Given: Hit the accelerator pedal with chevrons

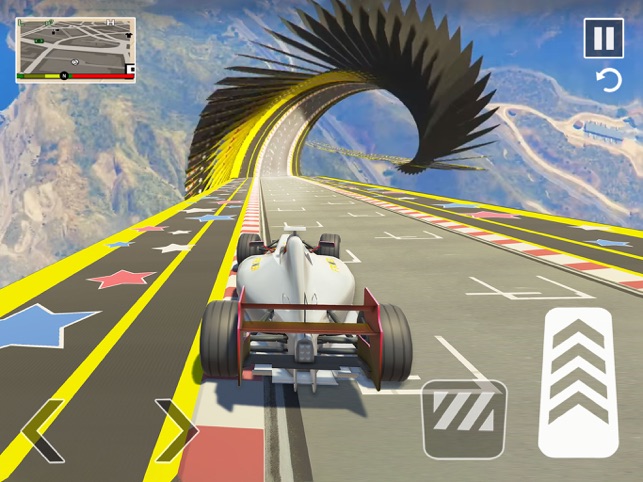Looking at the screenshot, I should [577, 383].
